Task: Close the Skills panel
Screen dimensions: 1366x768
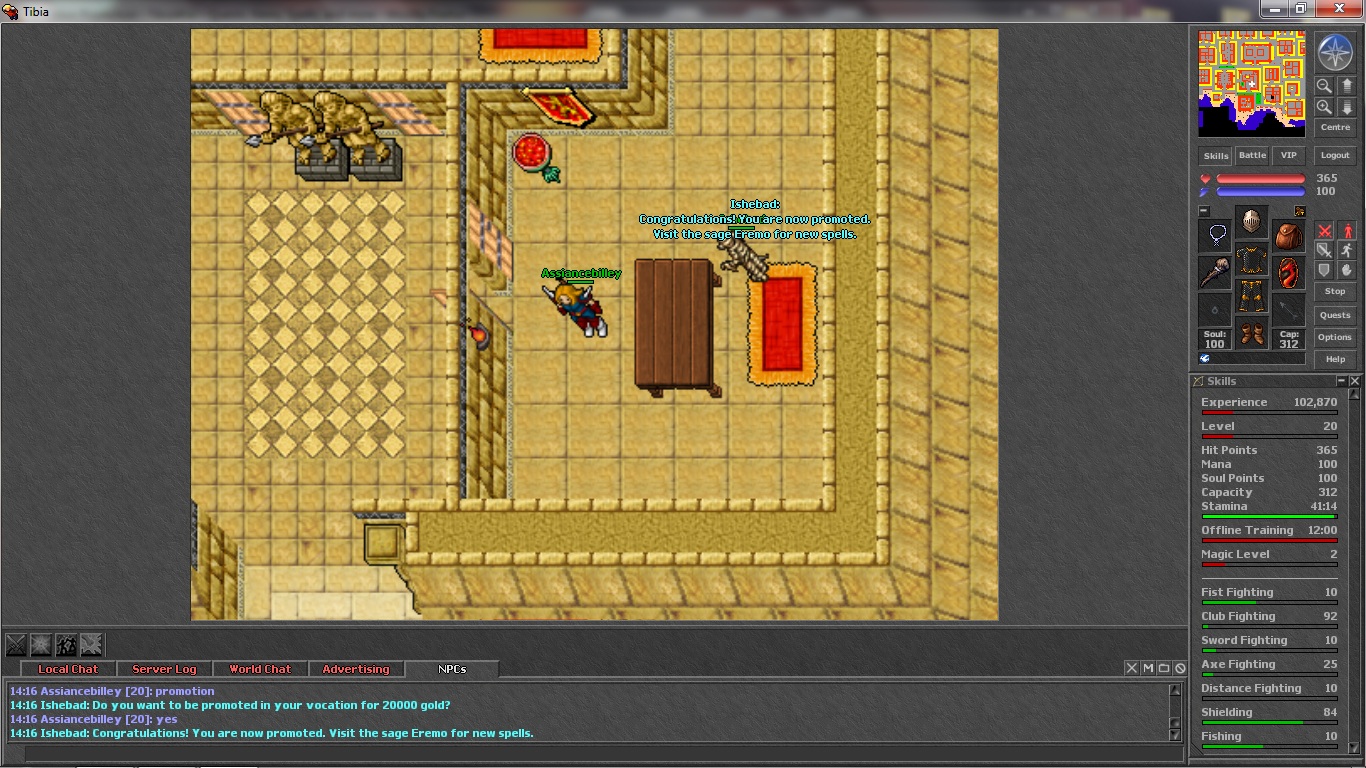Action: pos(1355,381)
